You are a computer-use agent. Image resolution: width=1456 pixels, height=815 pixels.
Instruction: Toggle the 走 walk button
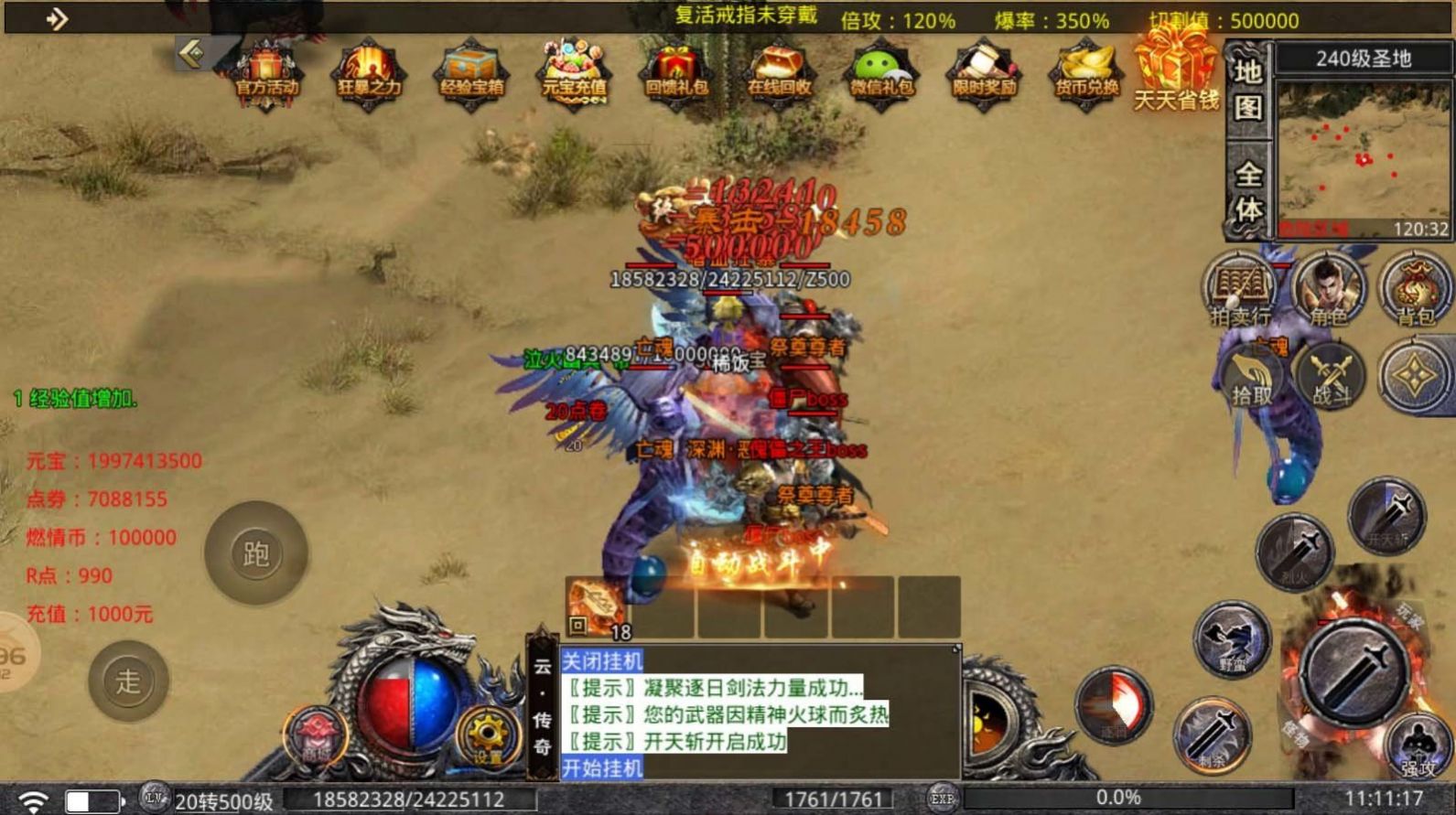tap(128, 681)
